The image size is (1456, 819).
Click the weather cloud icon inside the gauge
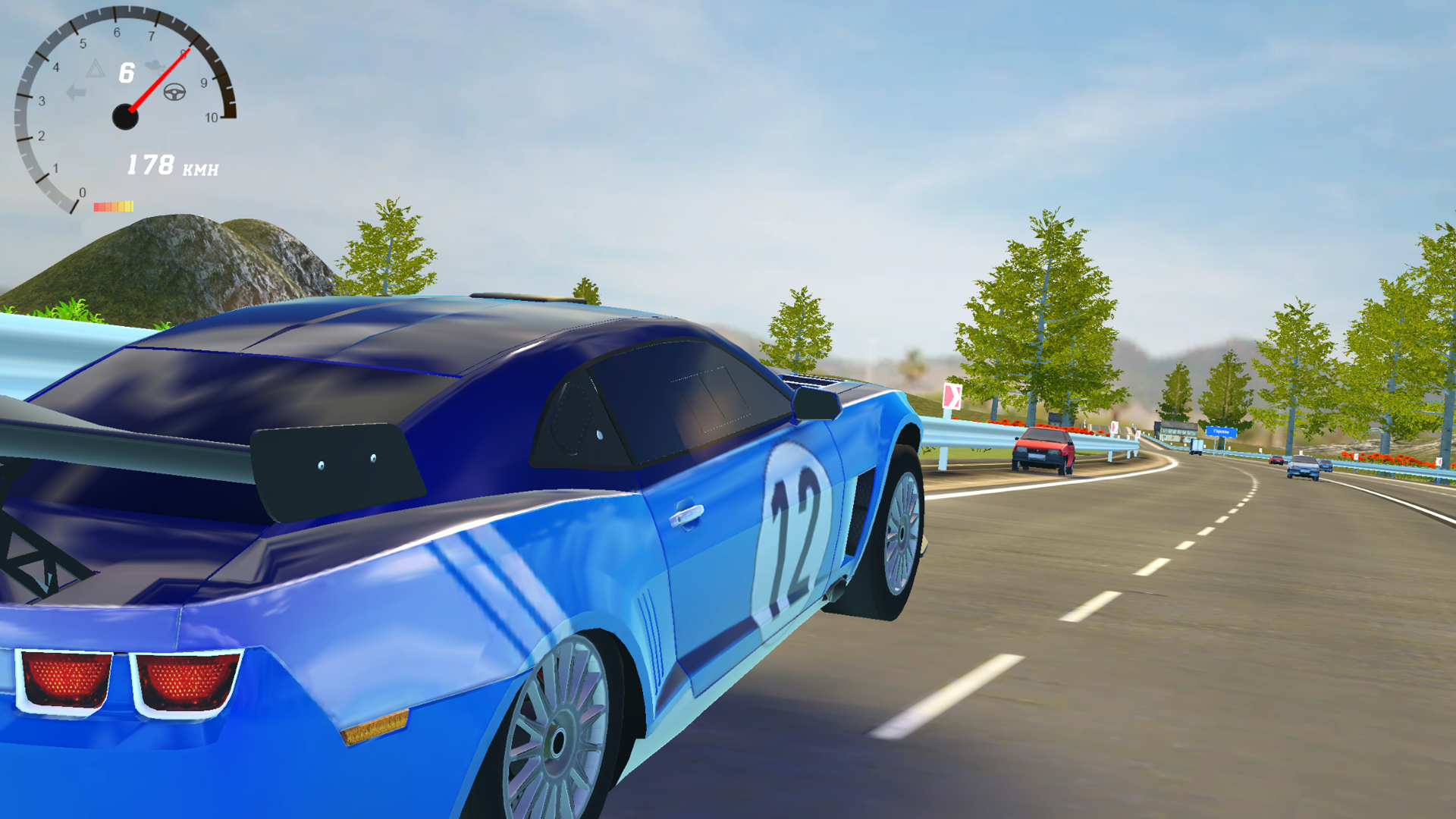(x=154, y=67)
